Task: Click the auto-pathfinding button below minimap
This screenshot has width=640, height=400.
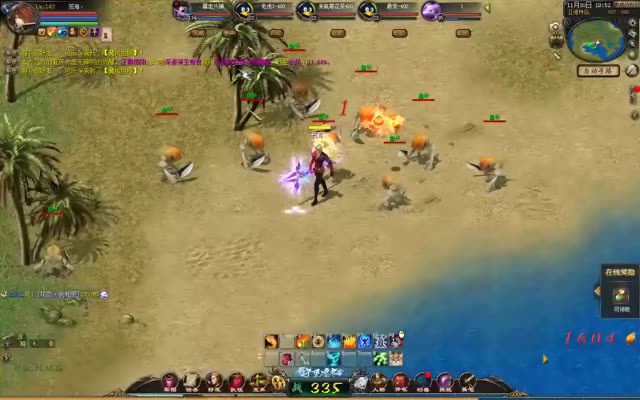Action: [598, 71]
